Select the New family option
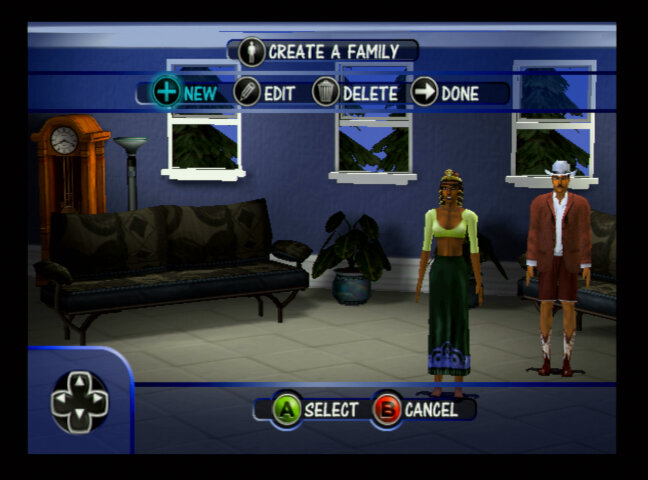648x480 pixels. 185,93
